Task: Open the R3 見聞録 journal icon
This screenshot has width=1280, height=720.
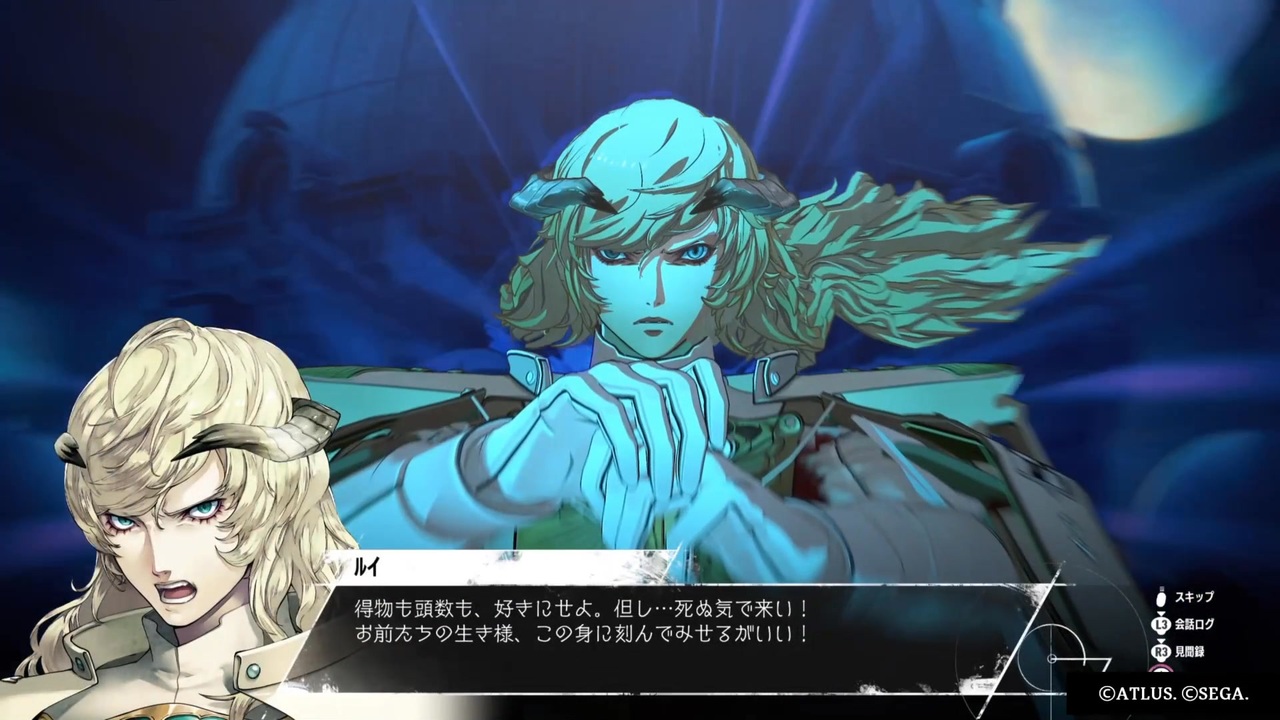Action: click(x=1161, y=650)
